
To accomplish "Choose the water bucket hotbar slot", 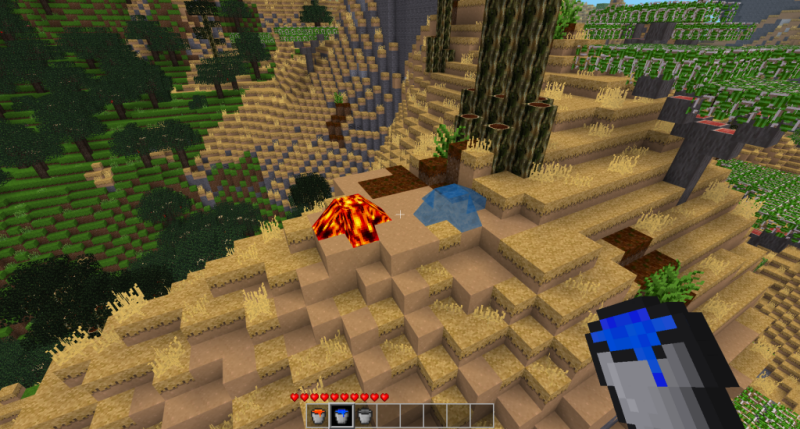I will (x=342, y=415).
